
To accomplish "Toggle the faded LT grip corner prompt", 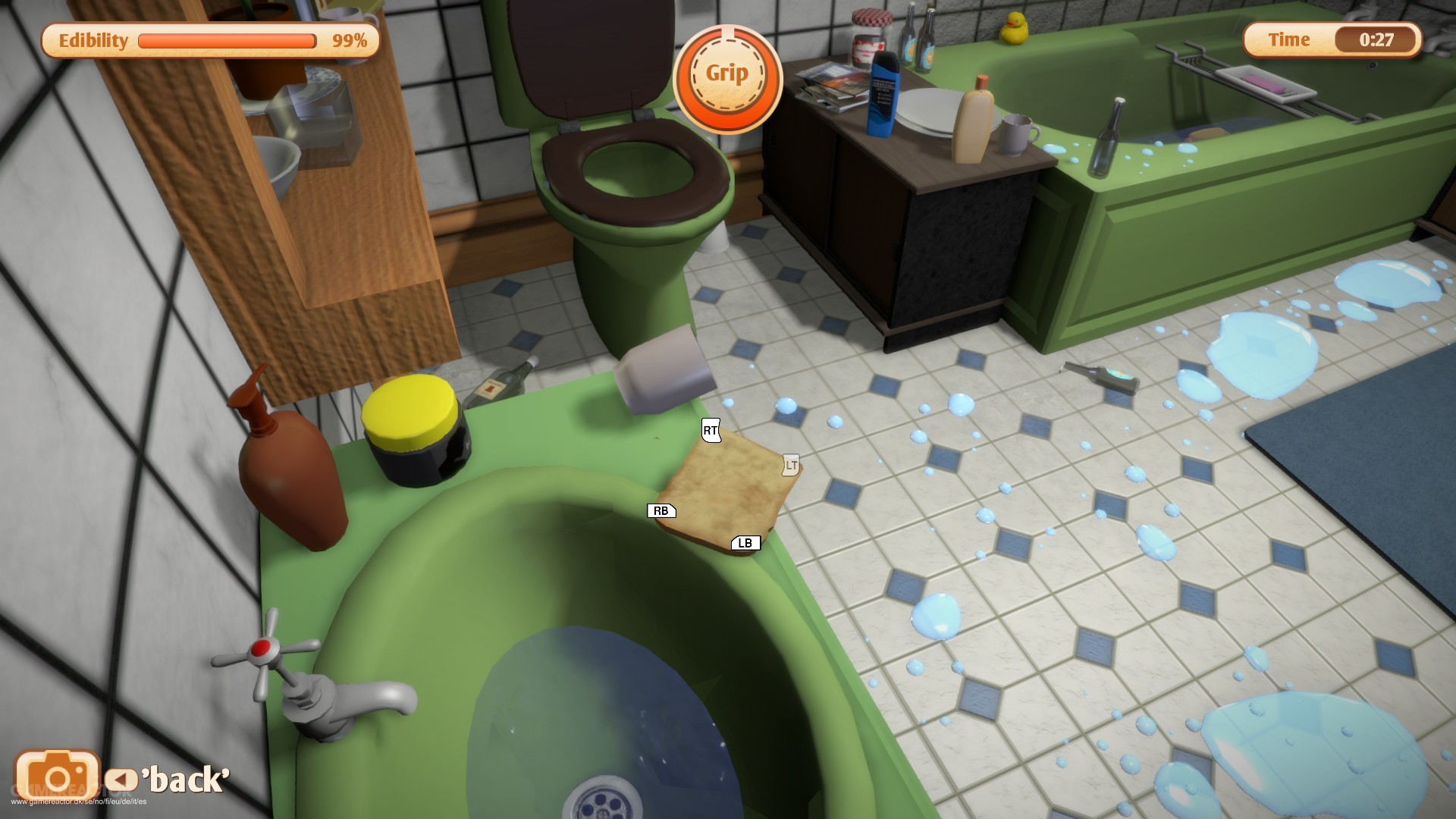I will [789, 463].
